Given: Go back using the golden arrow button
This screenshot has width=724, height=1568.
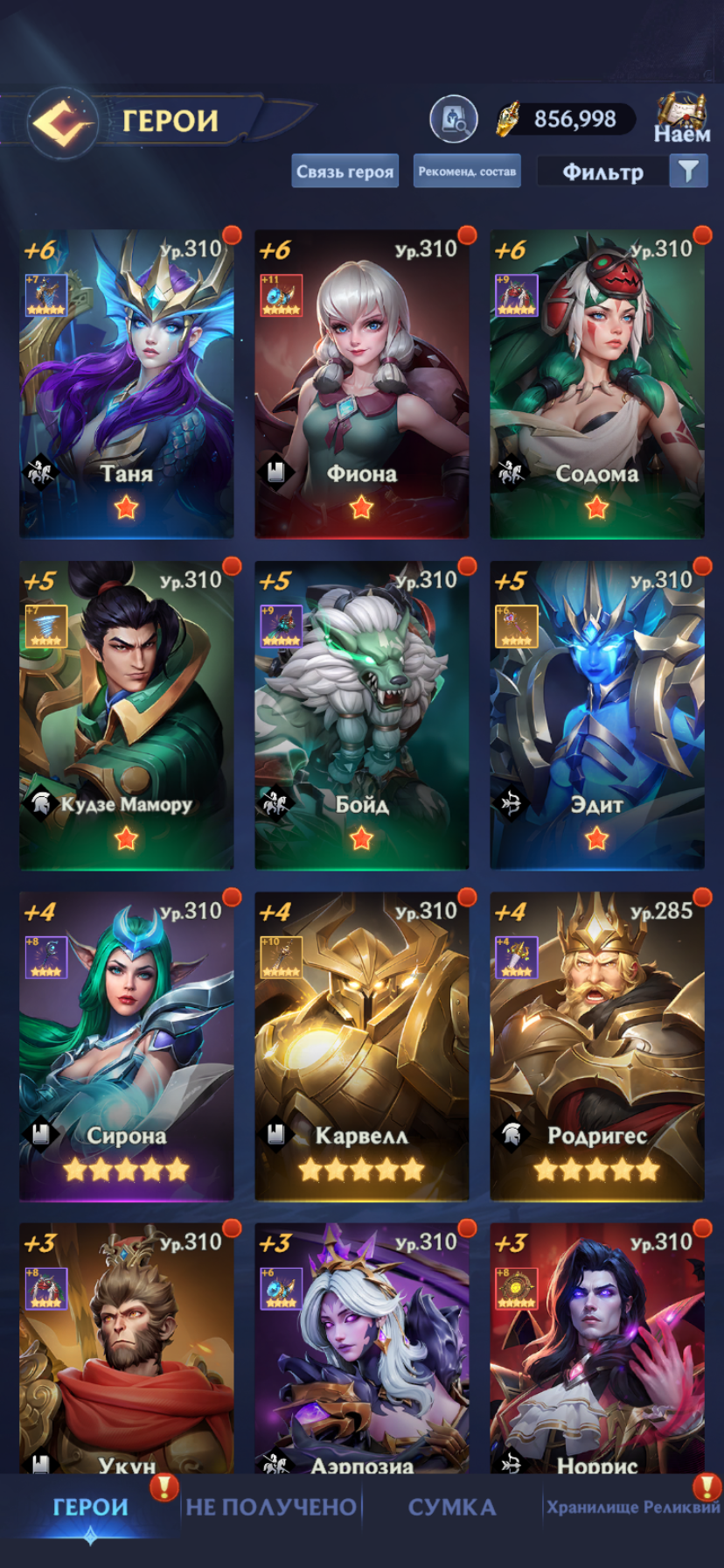Looking at the screenshot, I should [x=62, y=122].
